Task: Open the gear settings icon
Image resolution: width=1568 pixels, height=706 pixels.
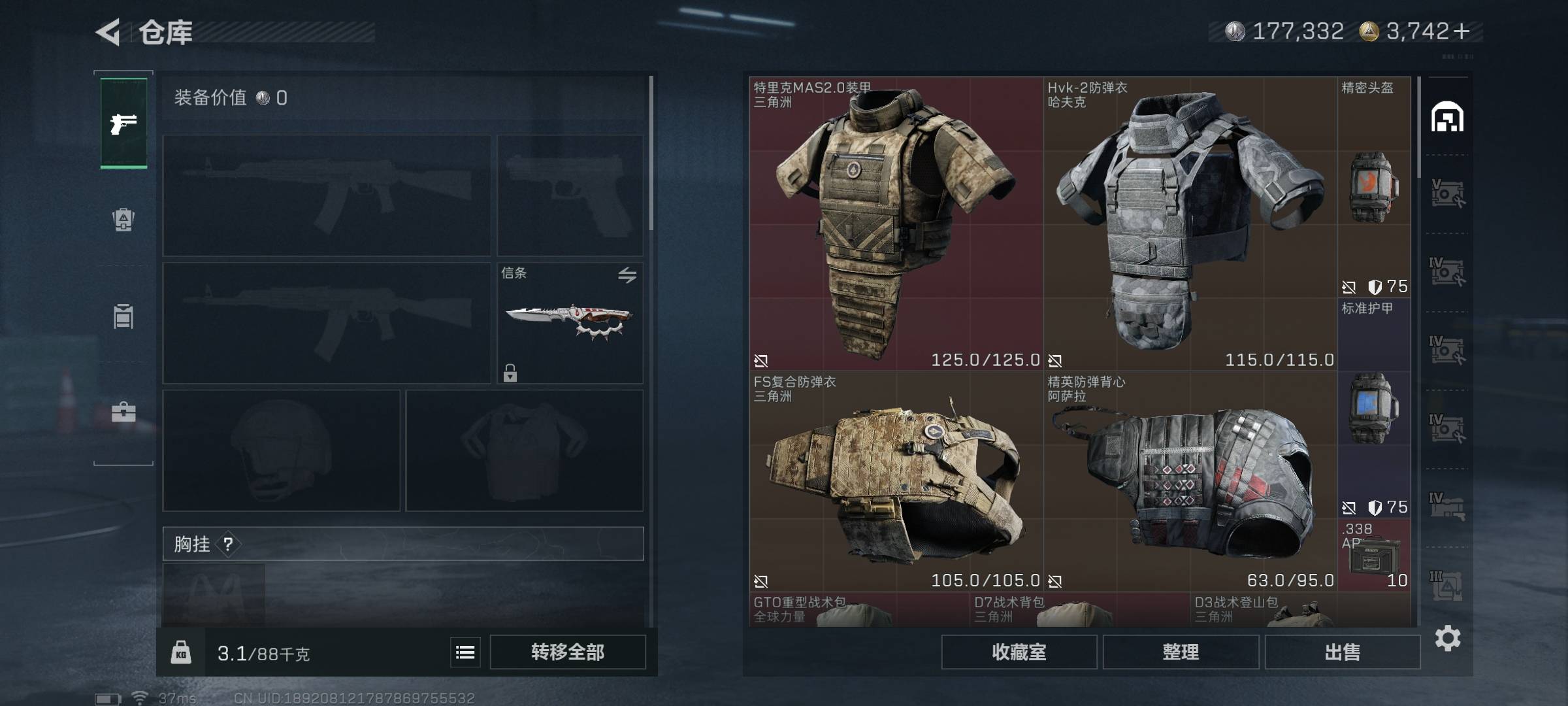Action: [1447, 638]
